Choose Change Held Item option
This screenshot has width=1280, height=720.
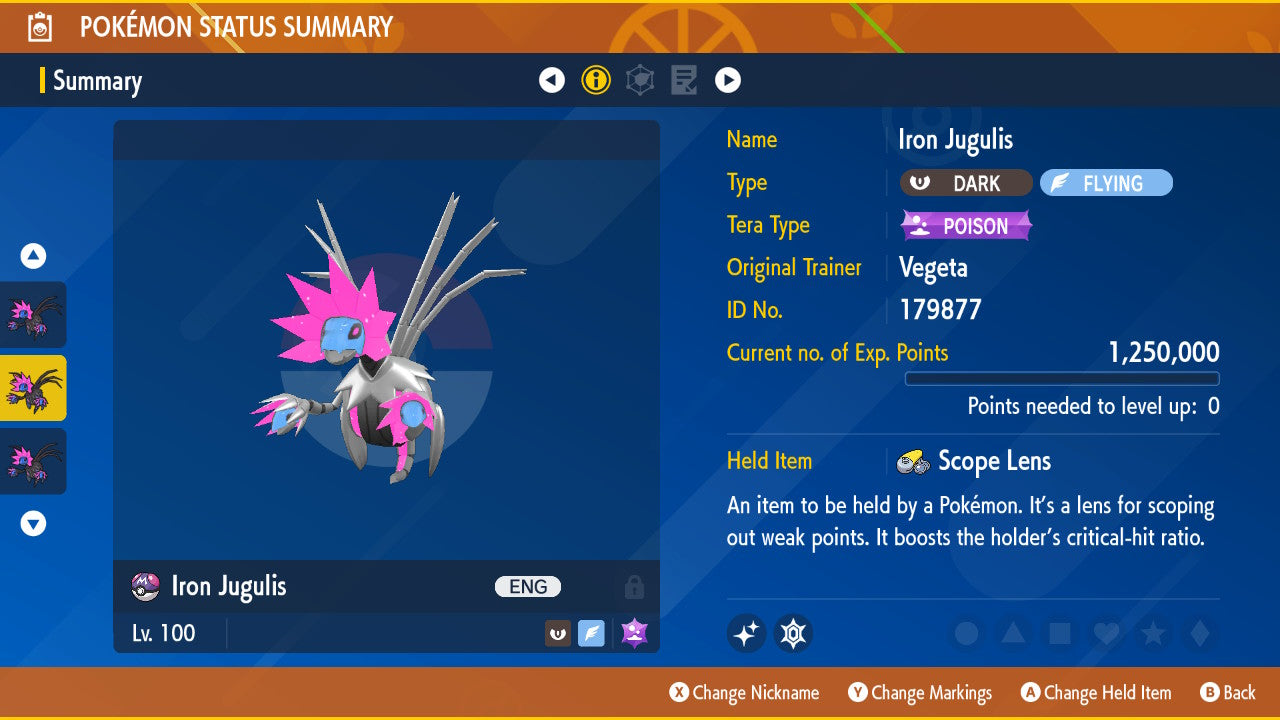[x=1095, y=693]
